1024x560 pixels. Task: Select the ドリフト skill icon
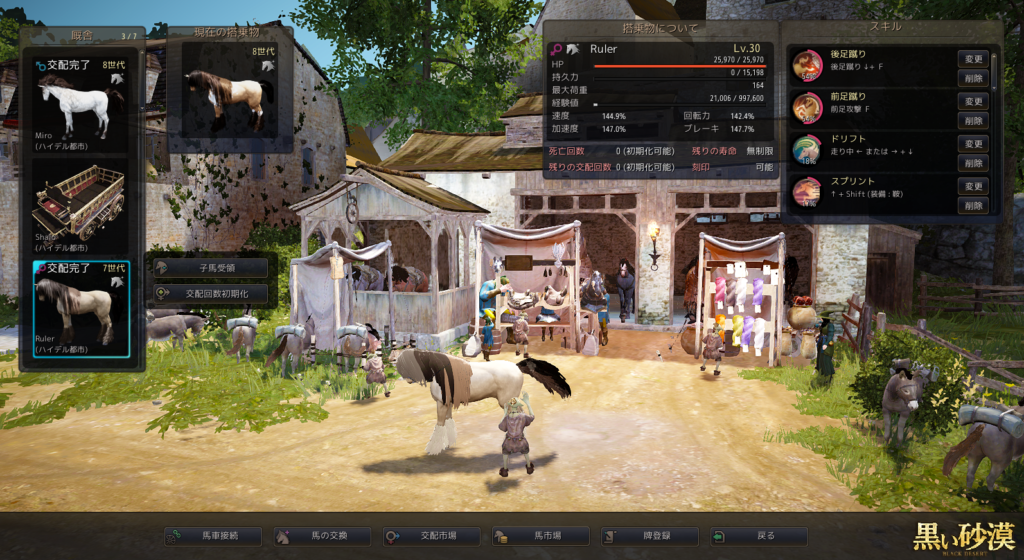807,149
